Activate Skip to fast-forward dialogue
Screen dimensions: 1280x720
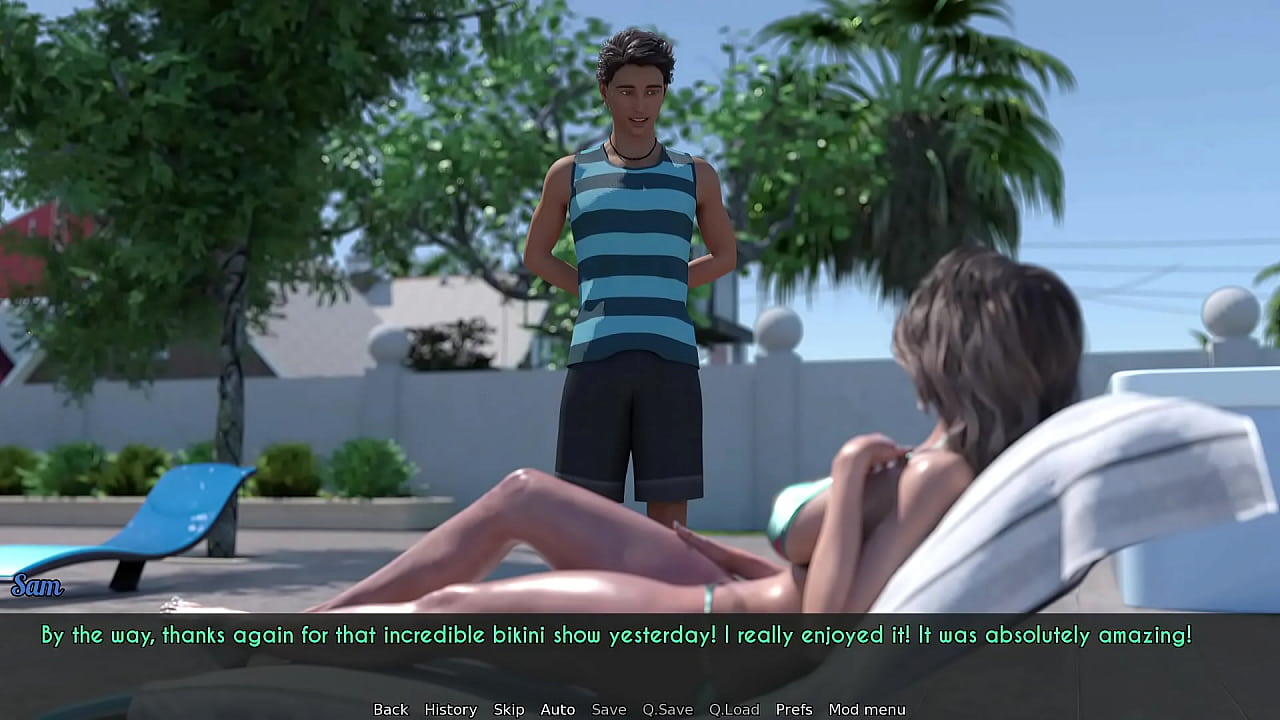(508, 709)
